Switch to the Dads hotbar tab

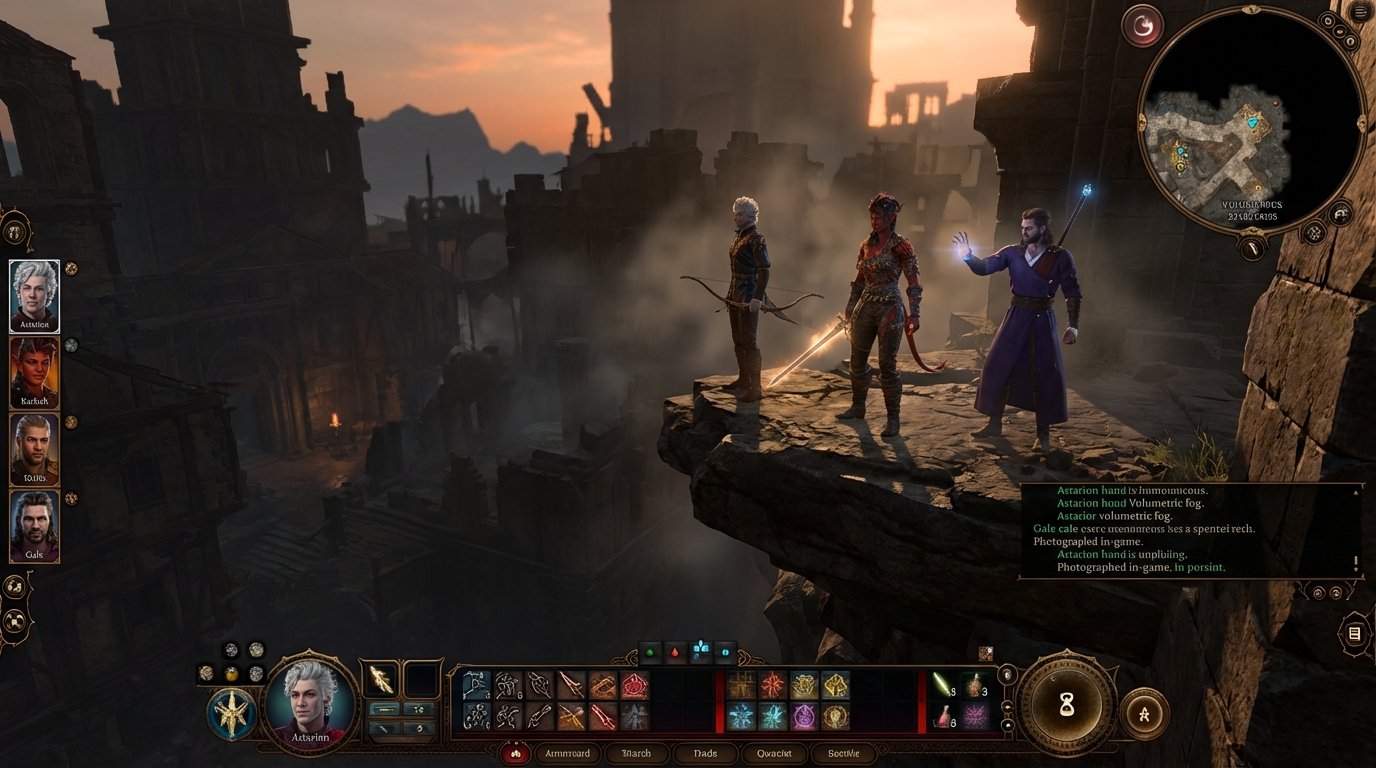[x=705, y=753]
